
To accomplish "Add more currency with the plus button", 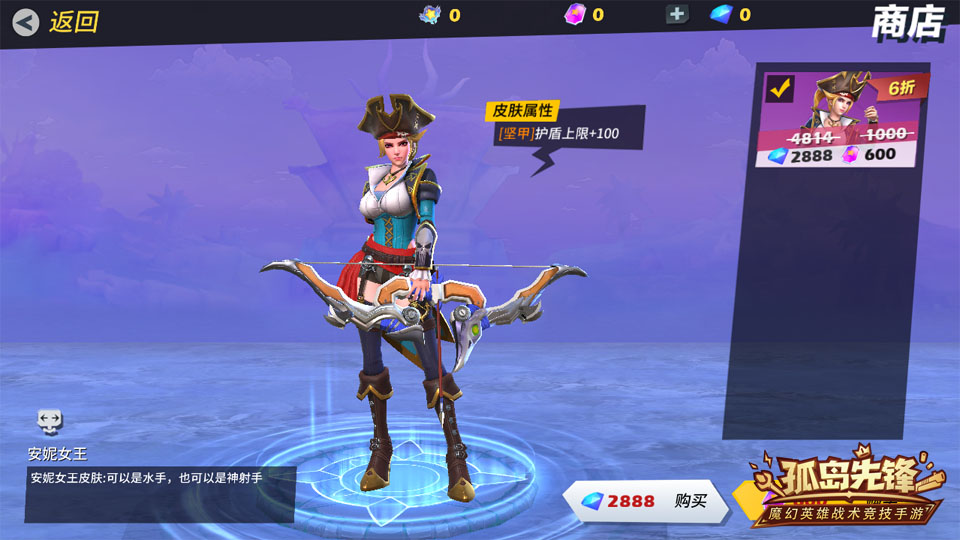I will (x=678, y=14).
